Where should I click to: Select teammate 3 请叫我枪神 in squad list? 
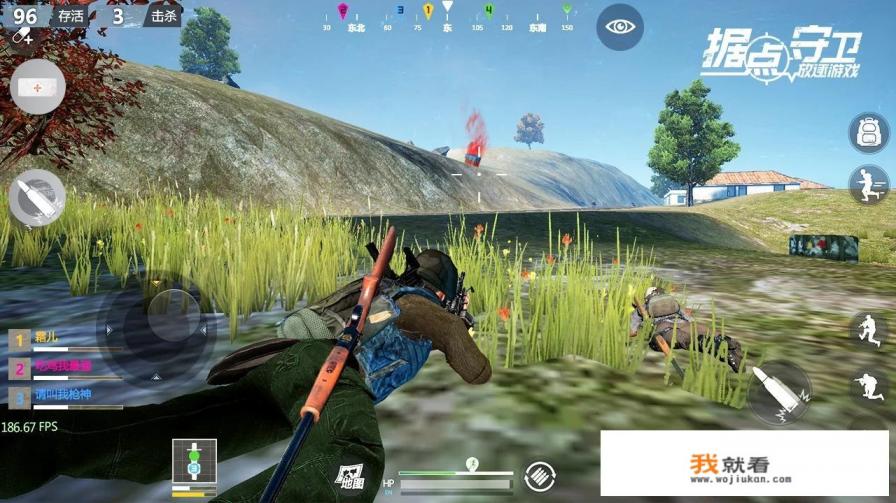(60, 395)
